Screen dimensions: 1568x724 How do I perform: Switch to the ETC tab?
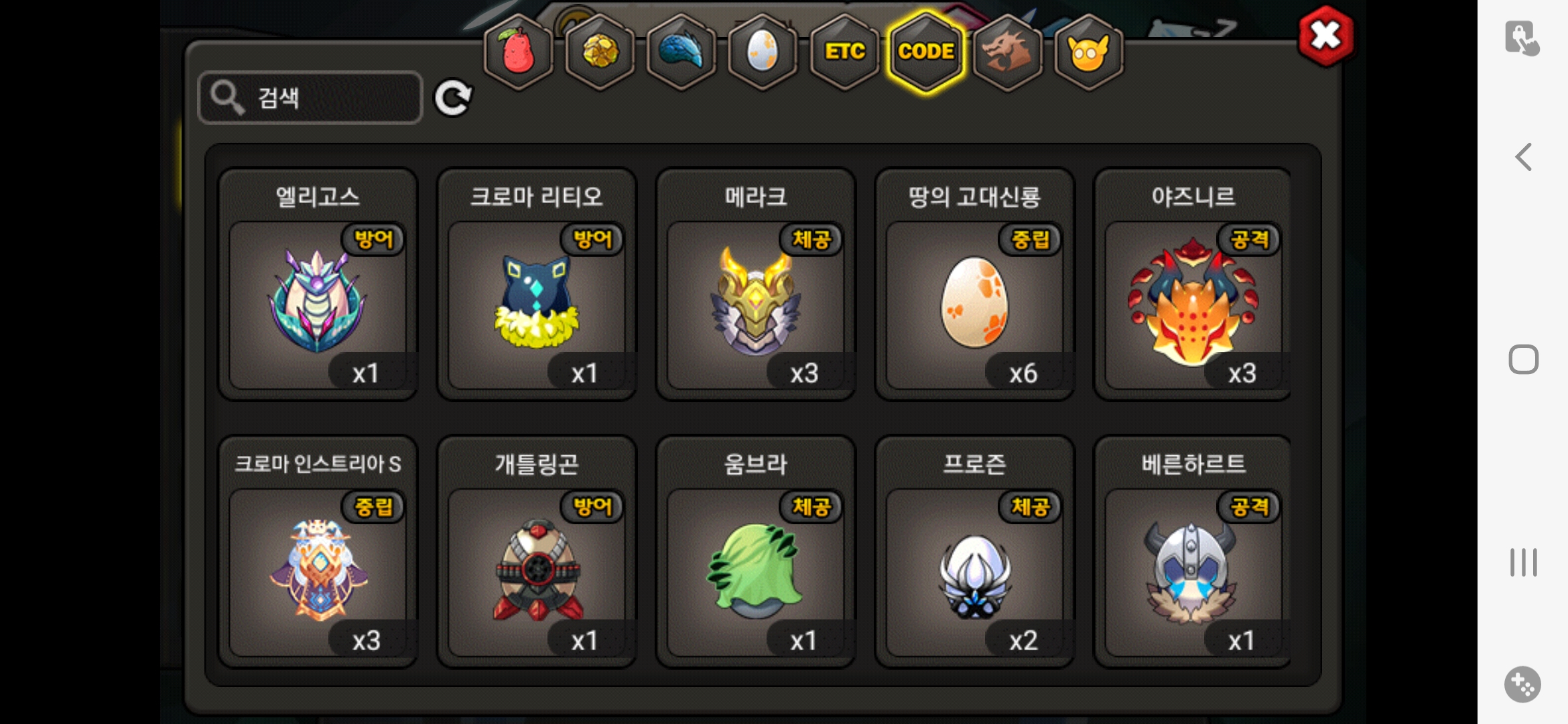844,52
